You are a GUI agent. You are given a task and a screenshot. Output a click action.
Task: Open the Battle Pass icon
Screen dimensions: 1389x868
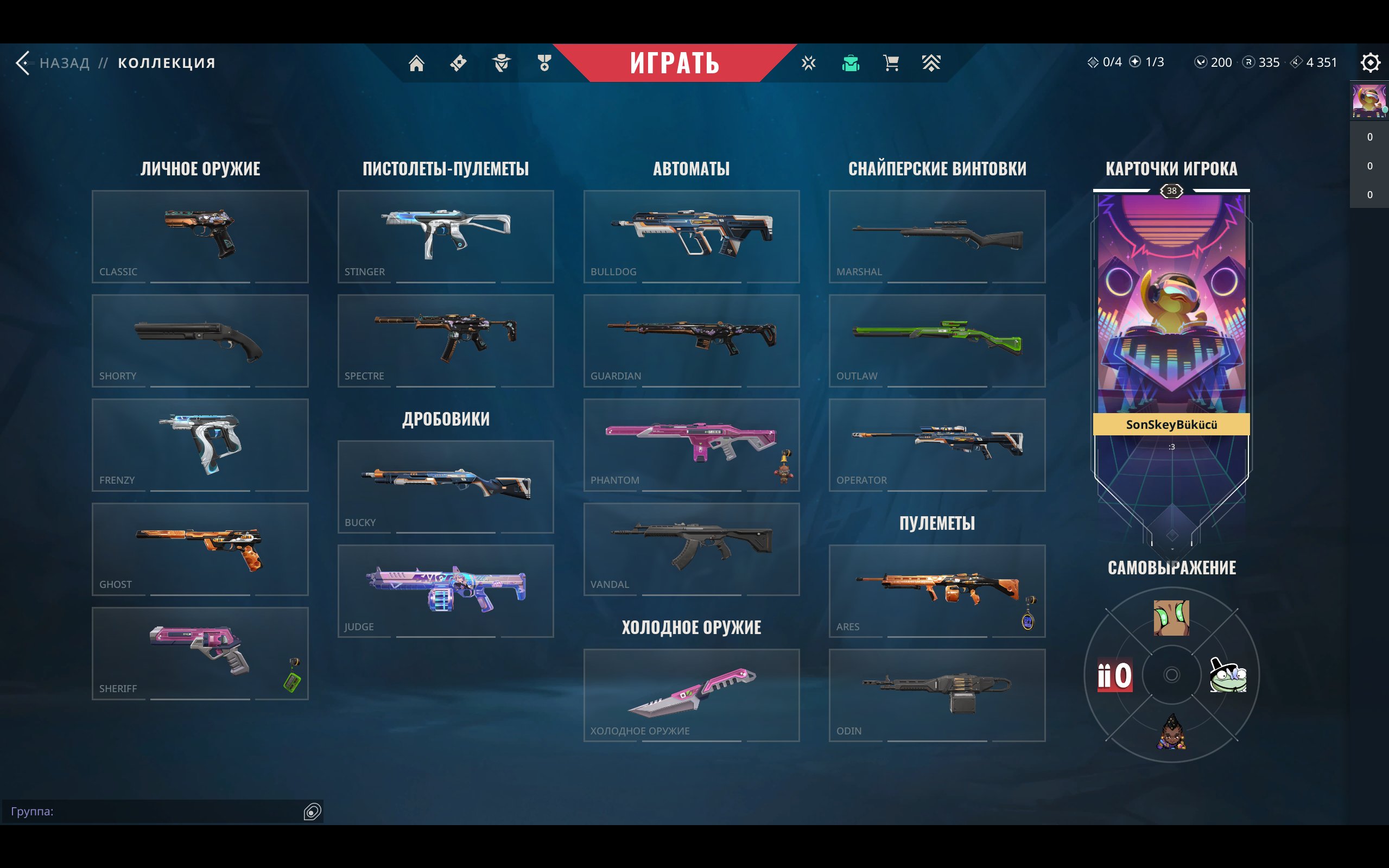[459, 63]
